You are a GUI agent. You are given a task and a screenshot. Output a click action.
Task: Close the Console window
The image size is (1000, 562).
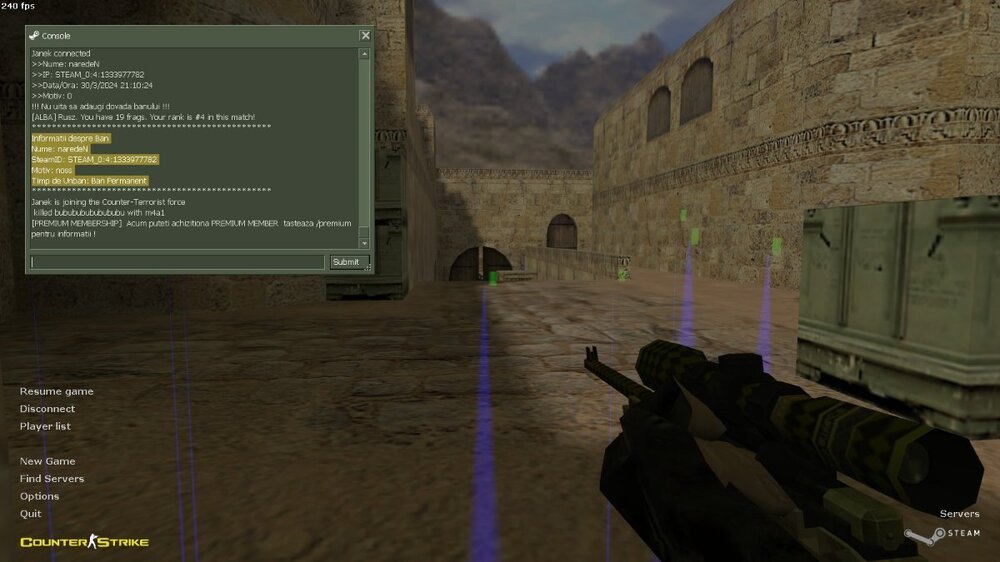pos(365,35)
